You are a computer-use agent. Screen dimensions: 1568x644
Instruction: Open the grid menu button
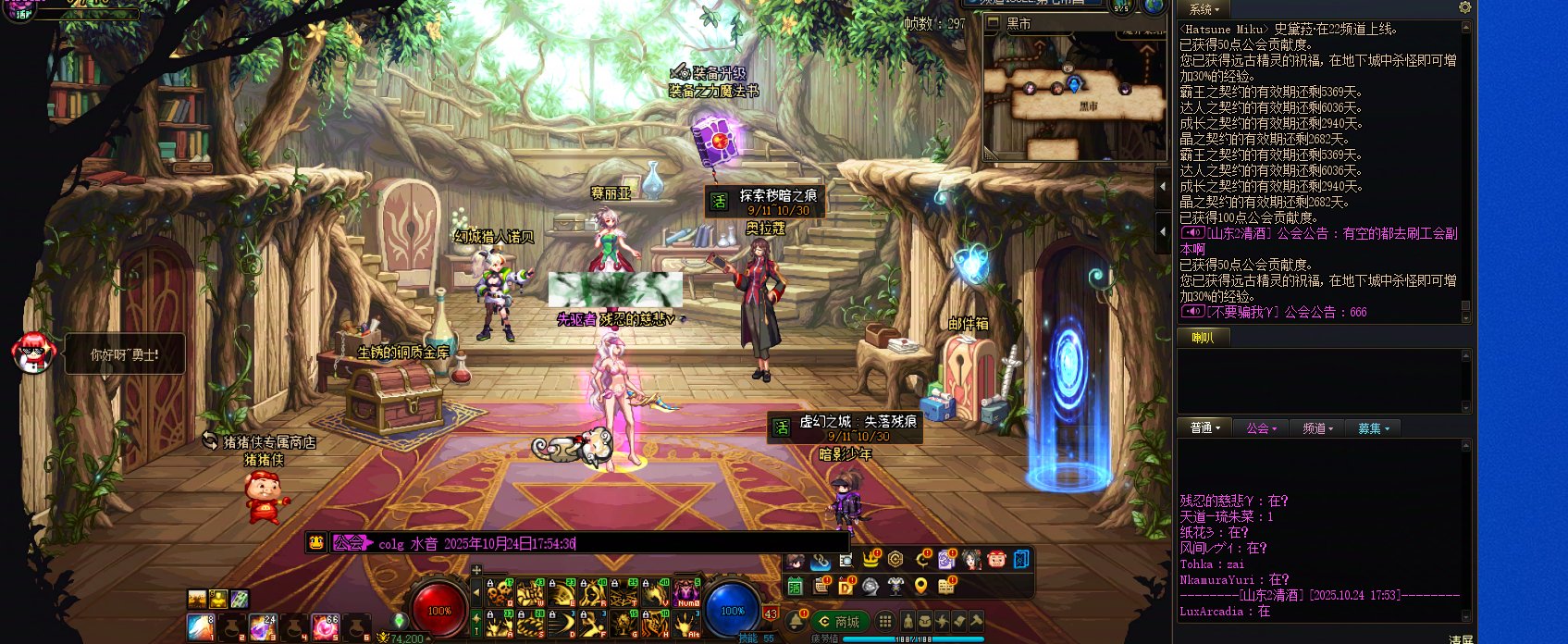click(x=885, y=622)
